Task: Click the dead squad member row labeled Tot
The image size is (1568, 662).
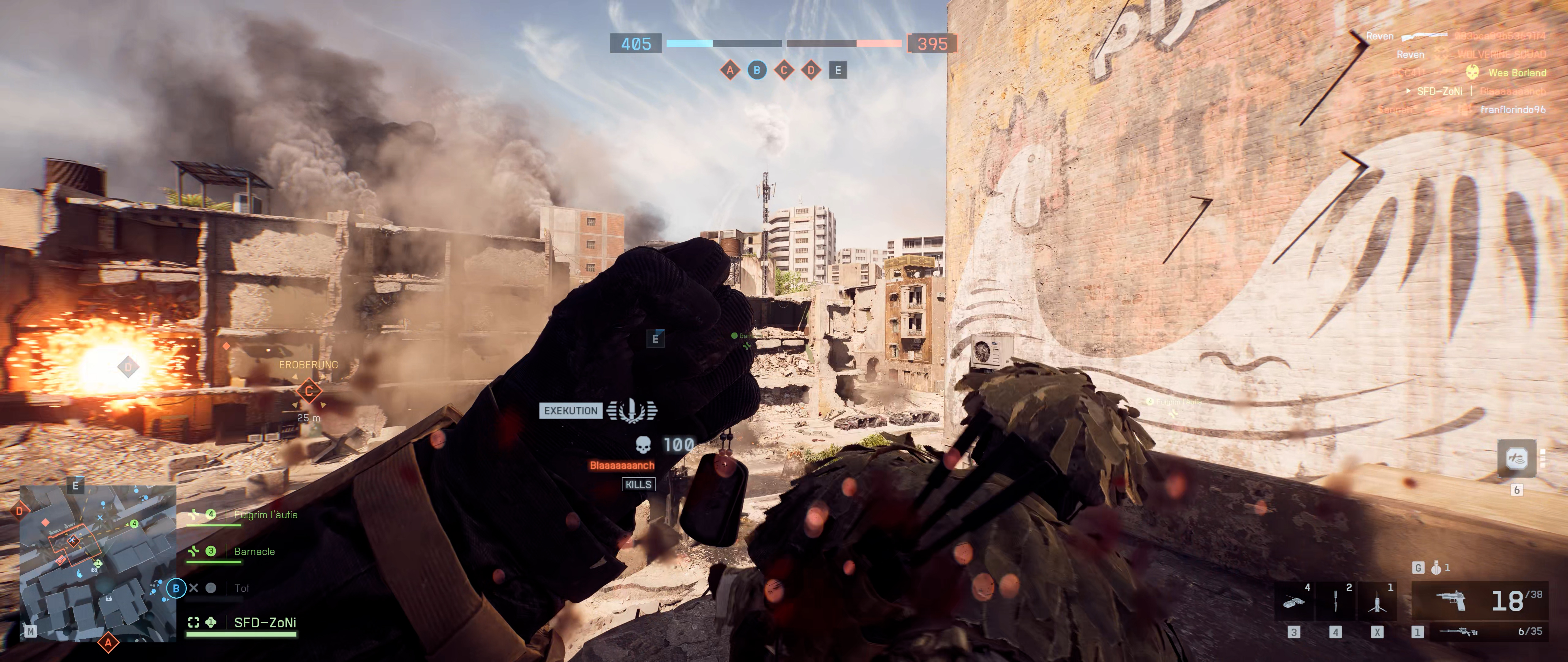Action: [242, 588]
